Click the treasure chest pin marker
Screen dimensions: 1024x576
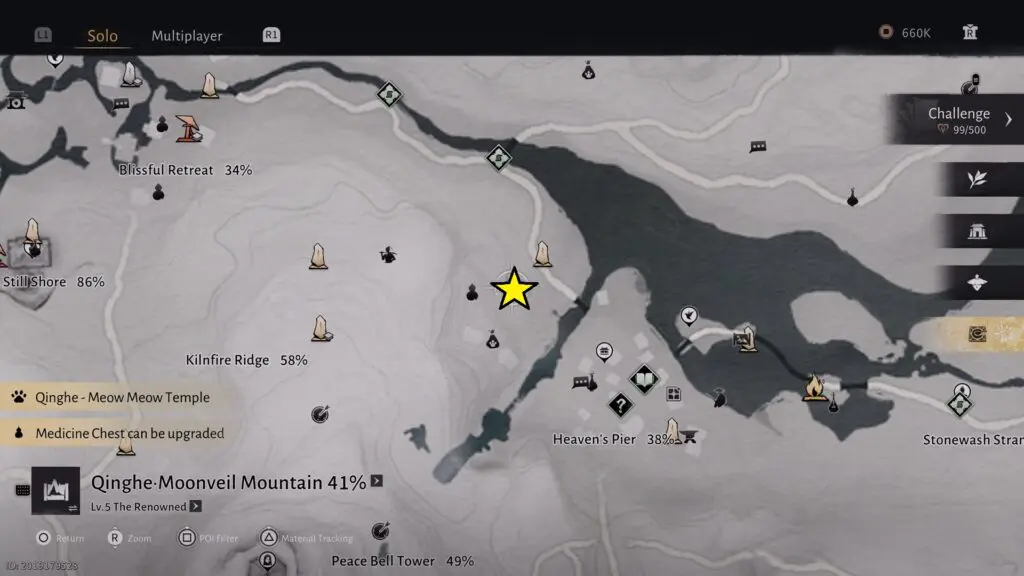point(604,351)
